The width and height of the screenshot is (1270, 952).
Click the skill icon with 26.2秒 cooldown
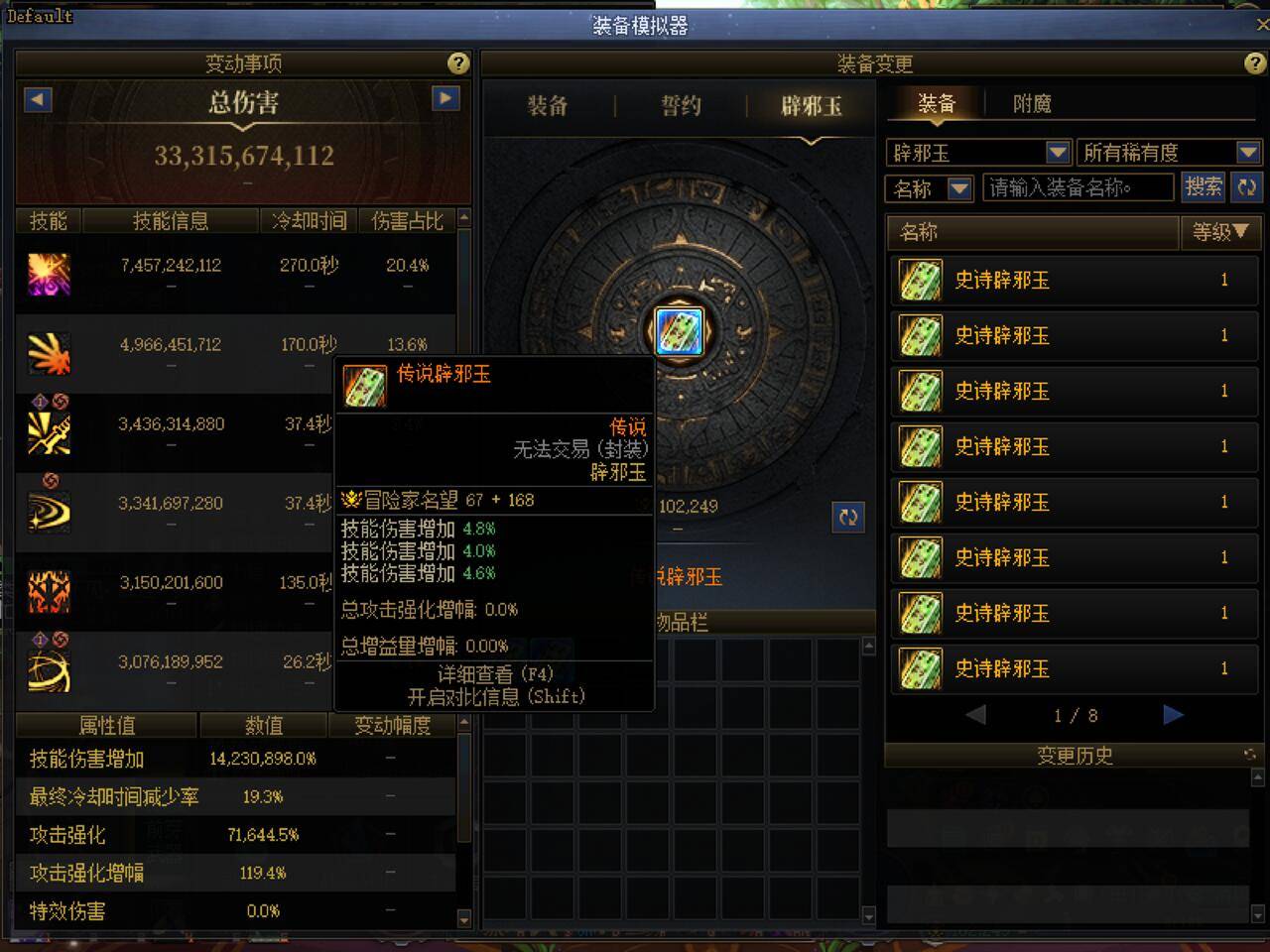tap(49, 670)
